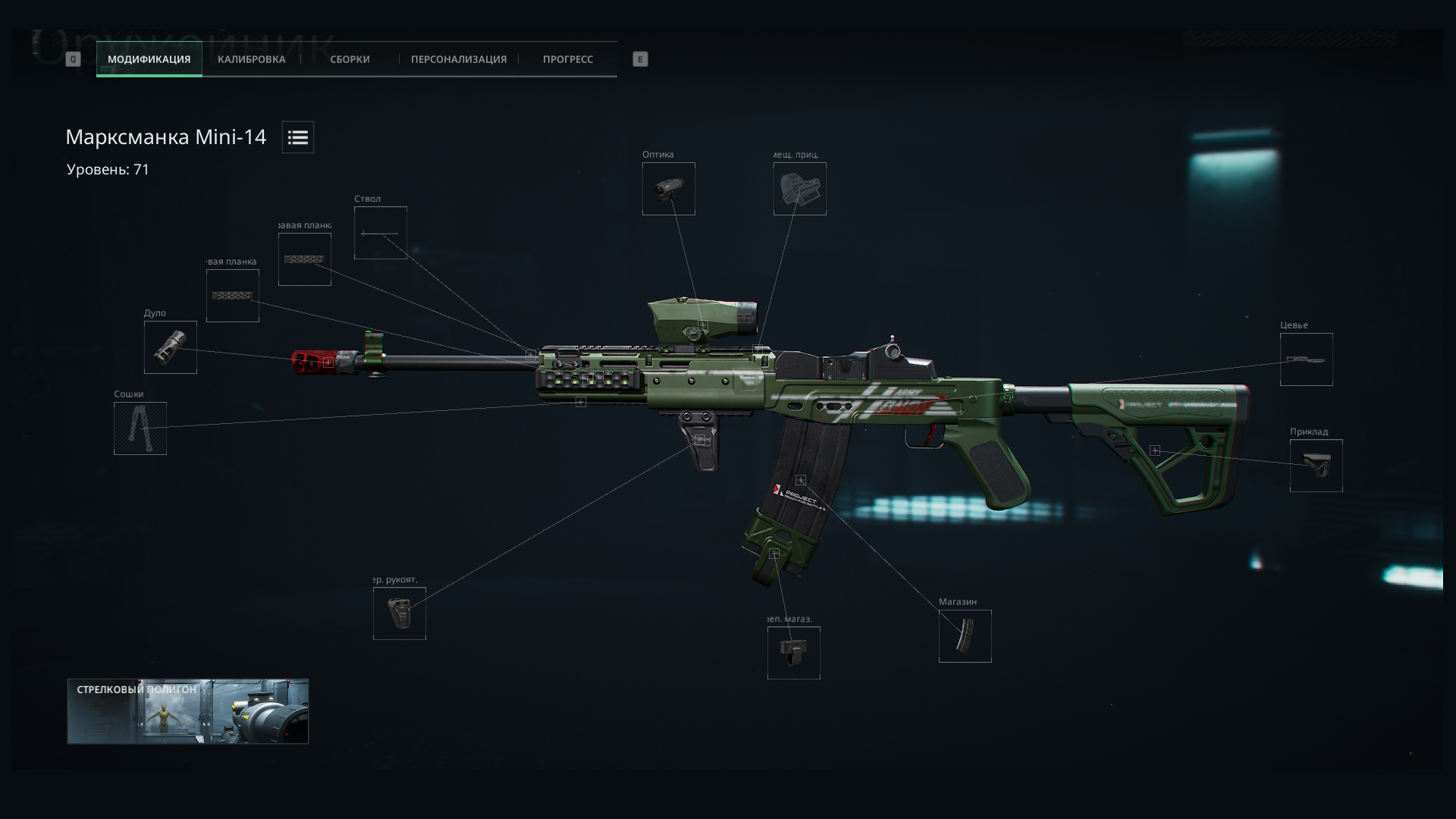The height and width of the screenshot is (819, 1456).
Task: Click the Цевье handguard slot
Action: (1306, 359)
